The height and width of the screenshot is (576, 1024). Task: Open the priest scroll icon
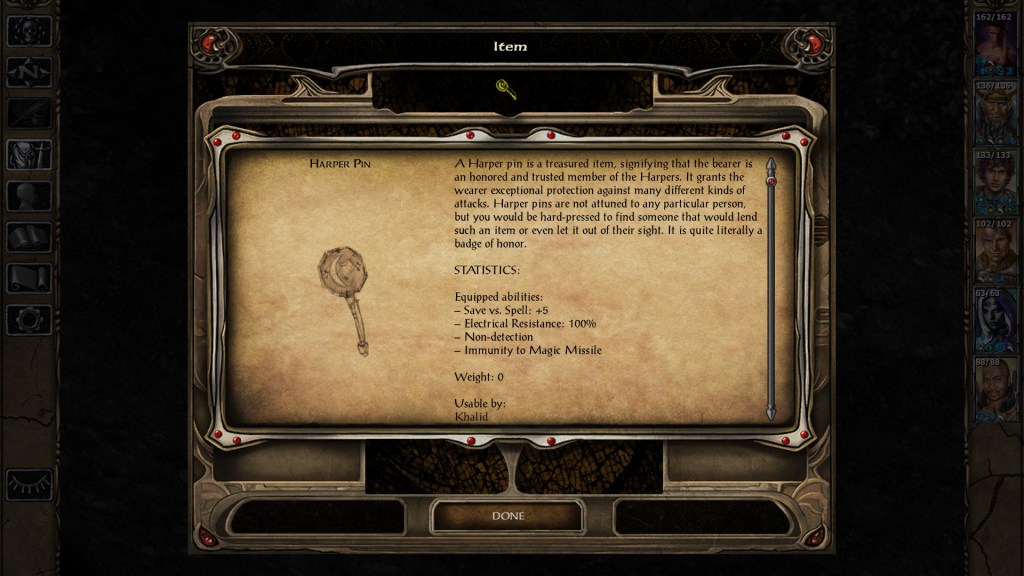pyautogui.click(x=29, y=278)
